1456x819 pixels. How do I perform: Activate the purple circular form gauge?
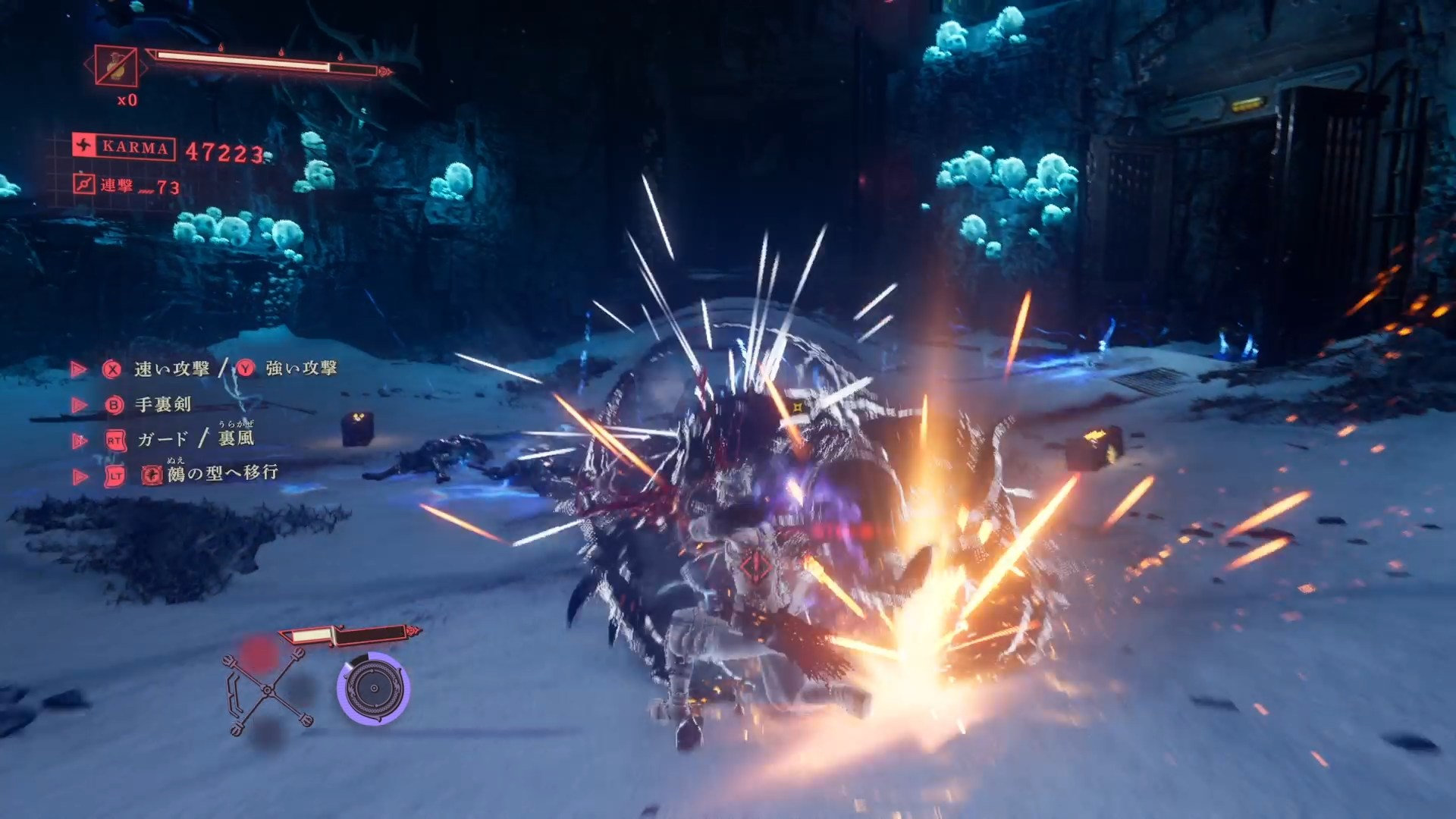click(373, 688)
